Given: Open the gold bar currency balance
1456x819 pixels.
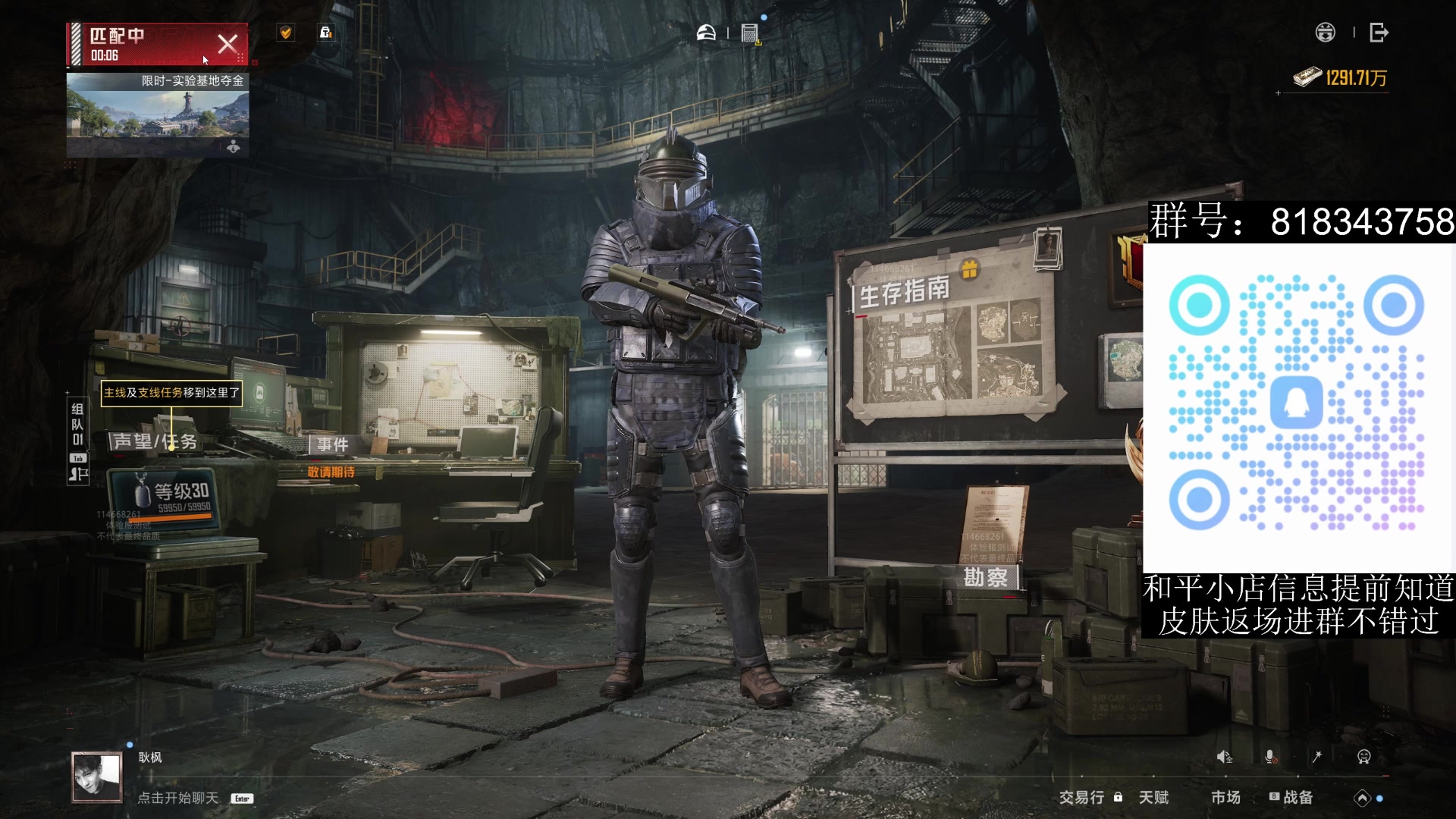Looking at the screenshot, I should pyautogui.click(x=1341, y=77).
